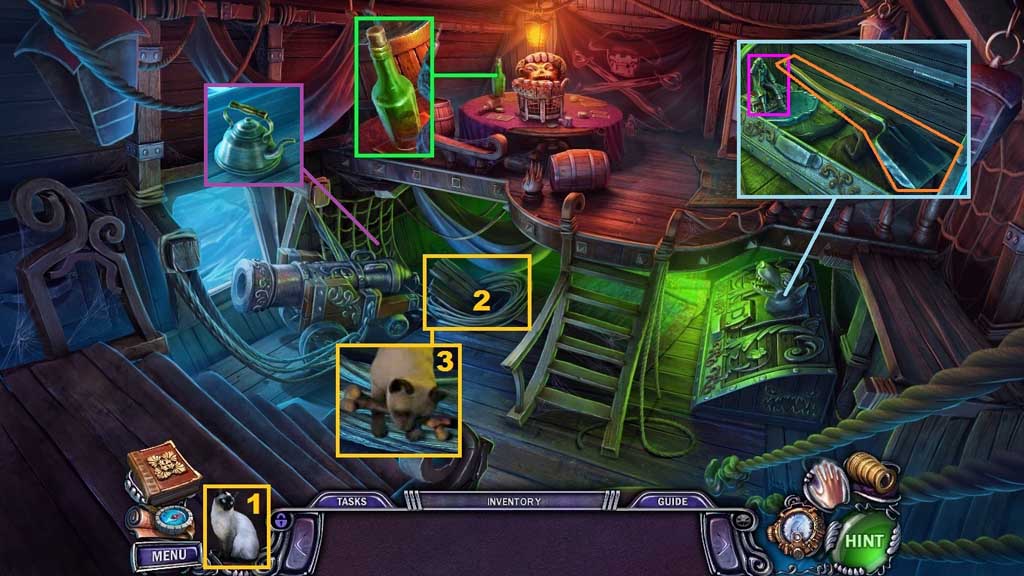Image resolution: width=1024 pixels, height=576 pixels.
Task: Open the red journal book
Action: tap(164, 472)
